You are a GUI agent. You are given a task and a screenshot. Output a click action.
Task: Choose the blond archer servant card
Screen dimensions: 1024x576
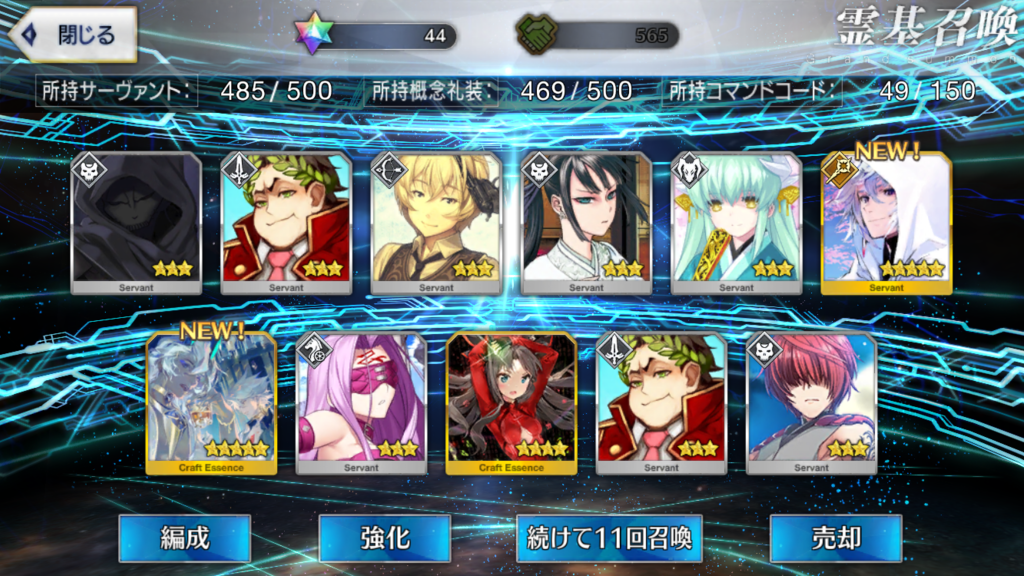coord(436,223)
